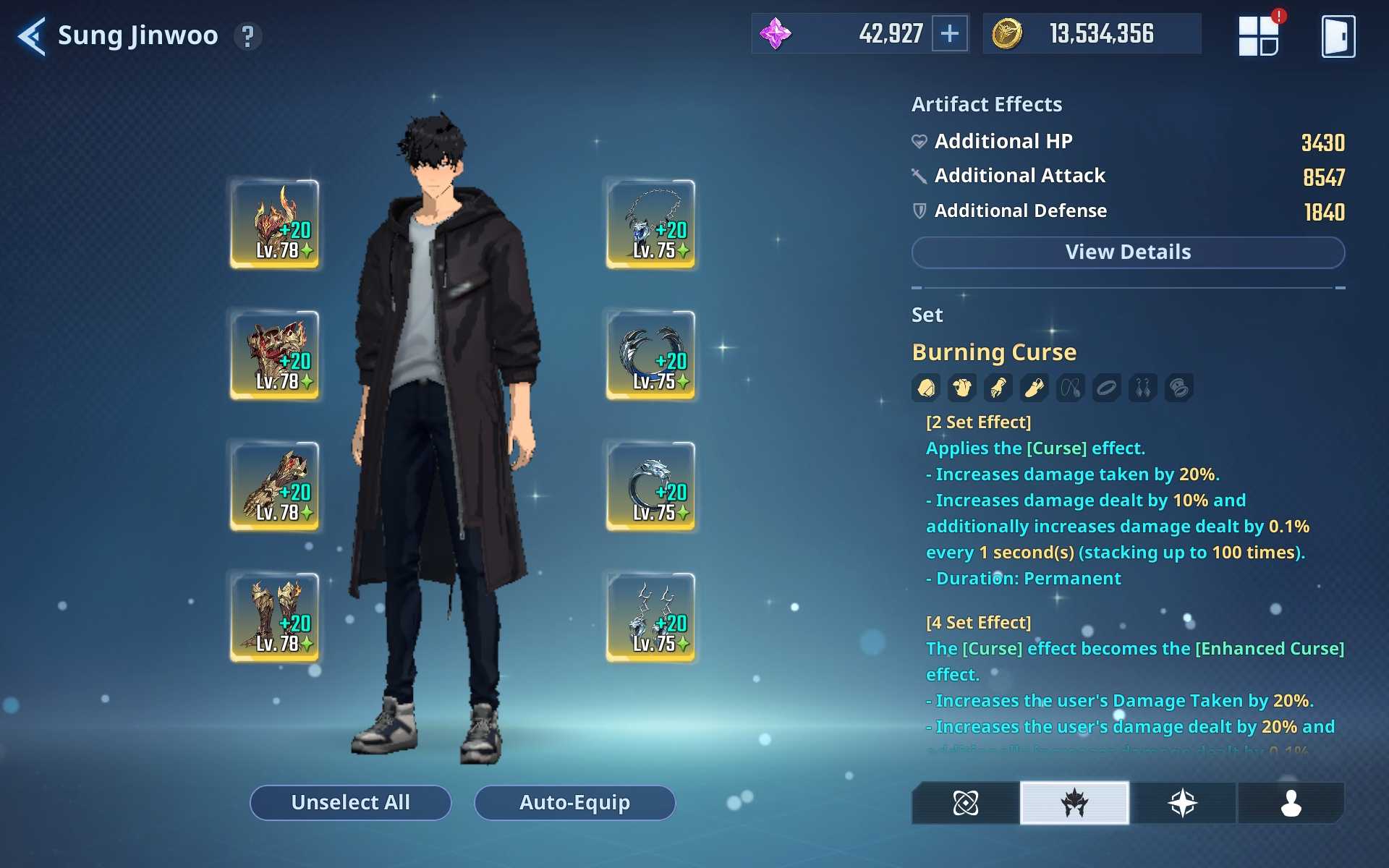Select the golden boots artifact slot

pos(275,617)
